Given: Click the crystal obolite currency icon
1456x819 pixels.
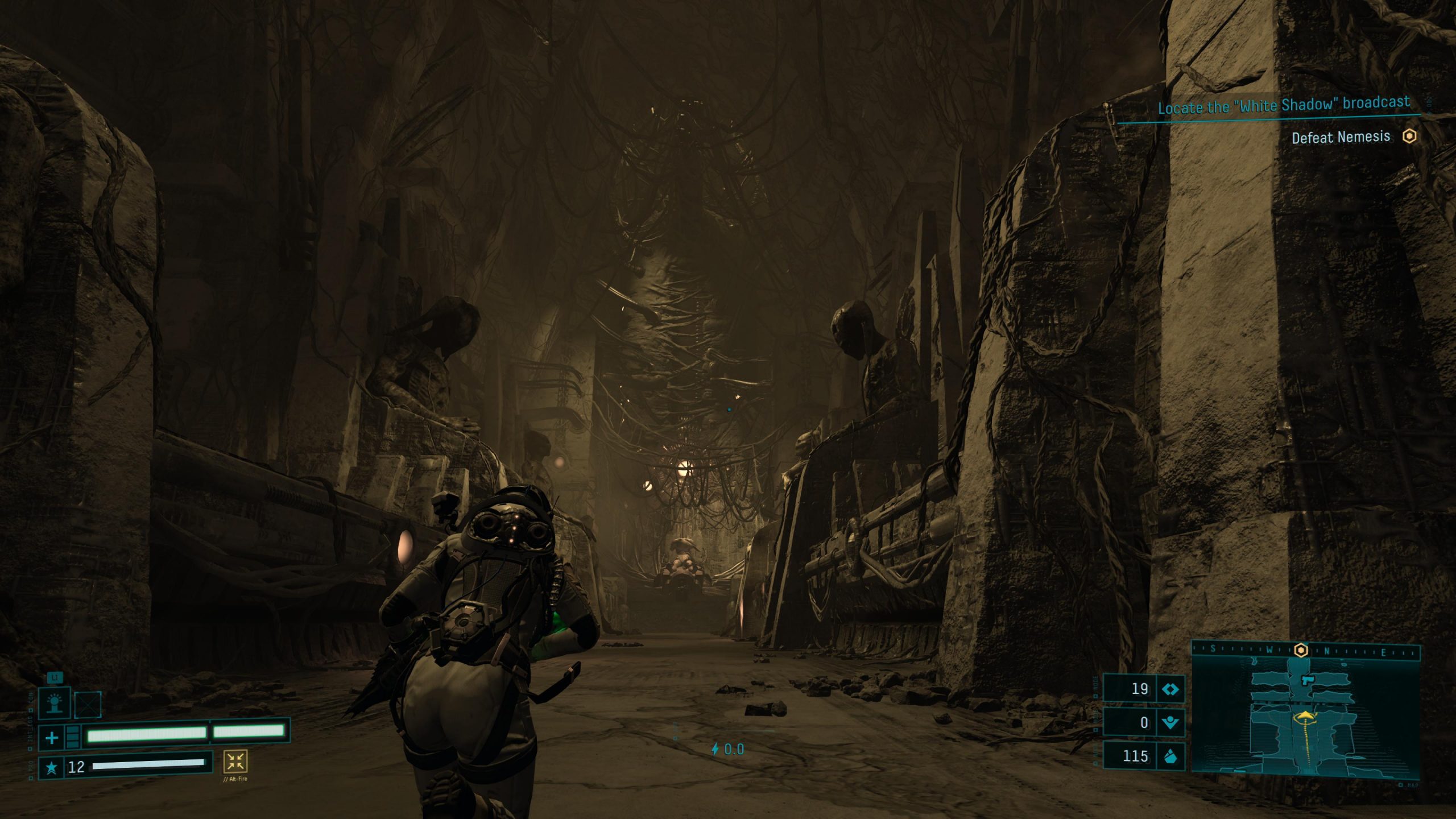Looking at the screenshot, I should coord(1170,756).
